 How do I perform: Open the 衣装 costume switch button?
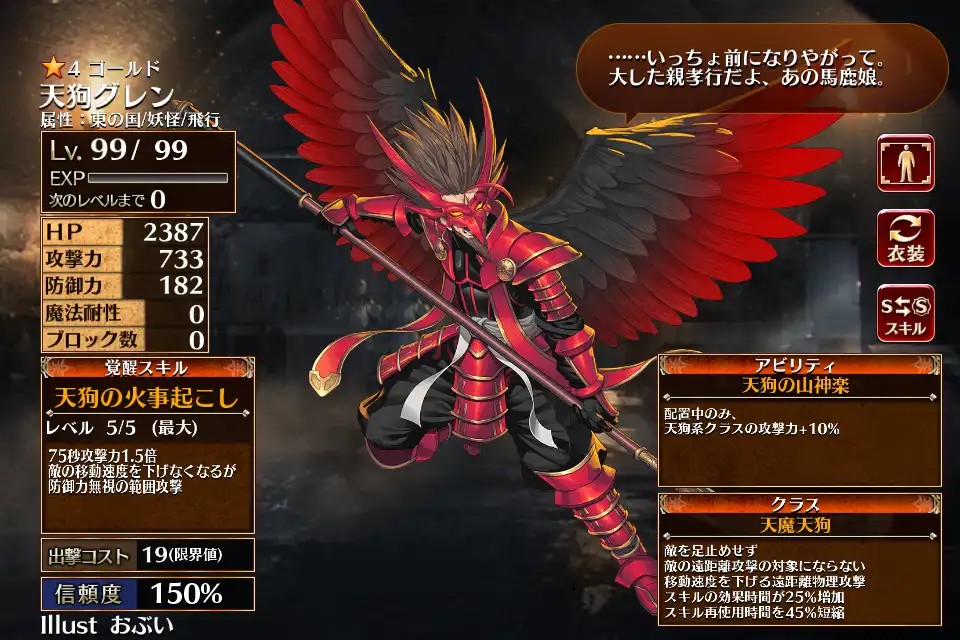coord(905,238)
